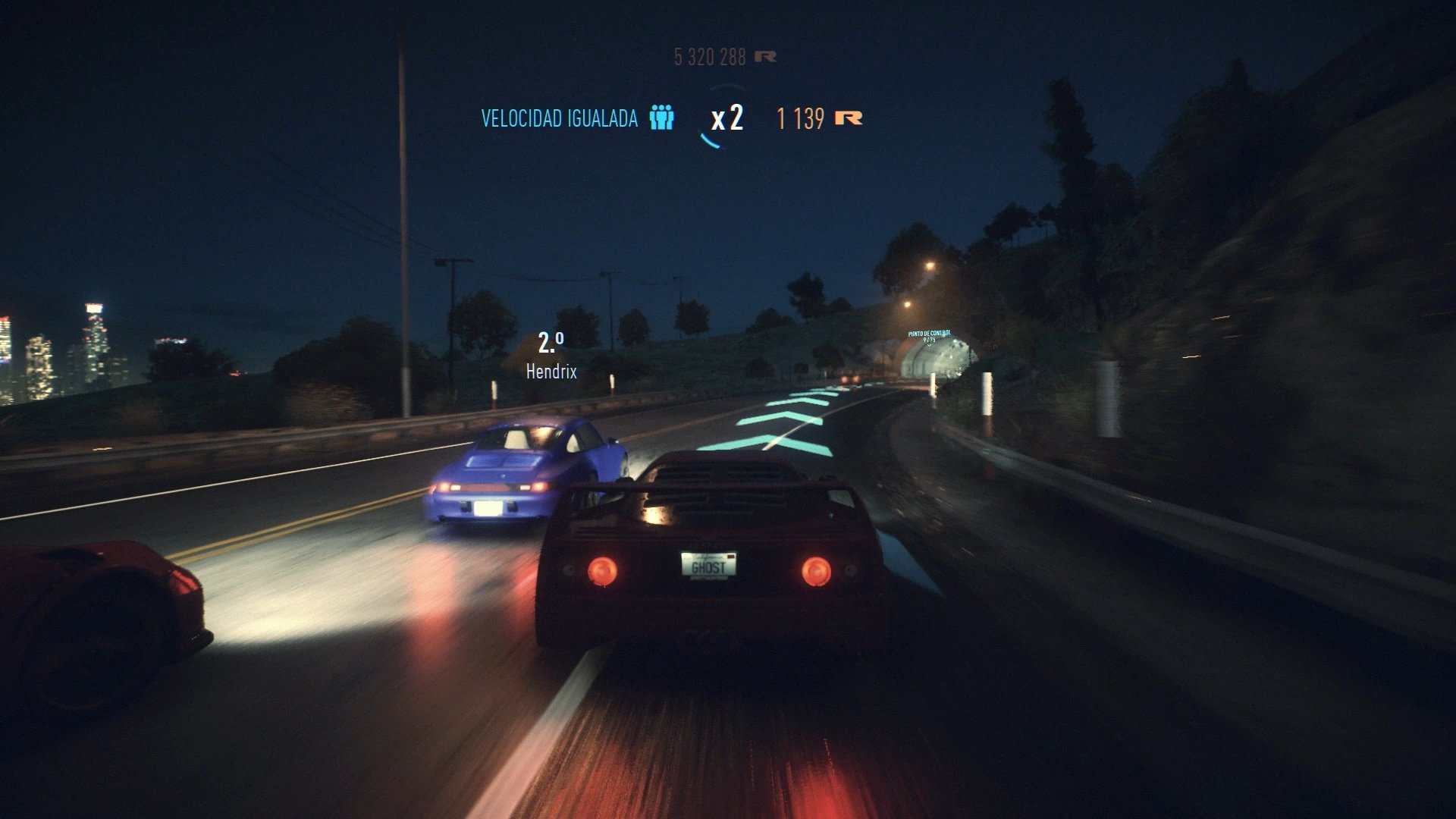This screenshot has width=1456, height=819.
Task: Click the VELOCIDAD IGUALADA bonus label
Action: (559, 118)
